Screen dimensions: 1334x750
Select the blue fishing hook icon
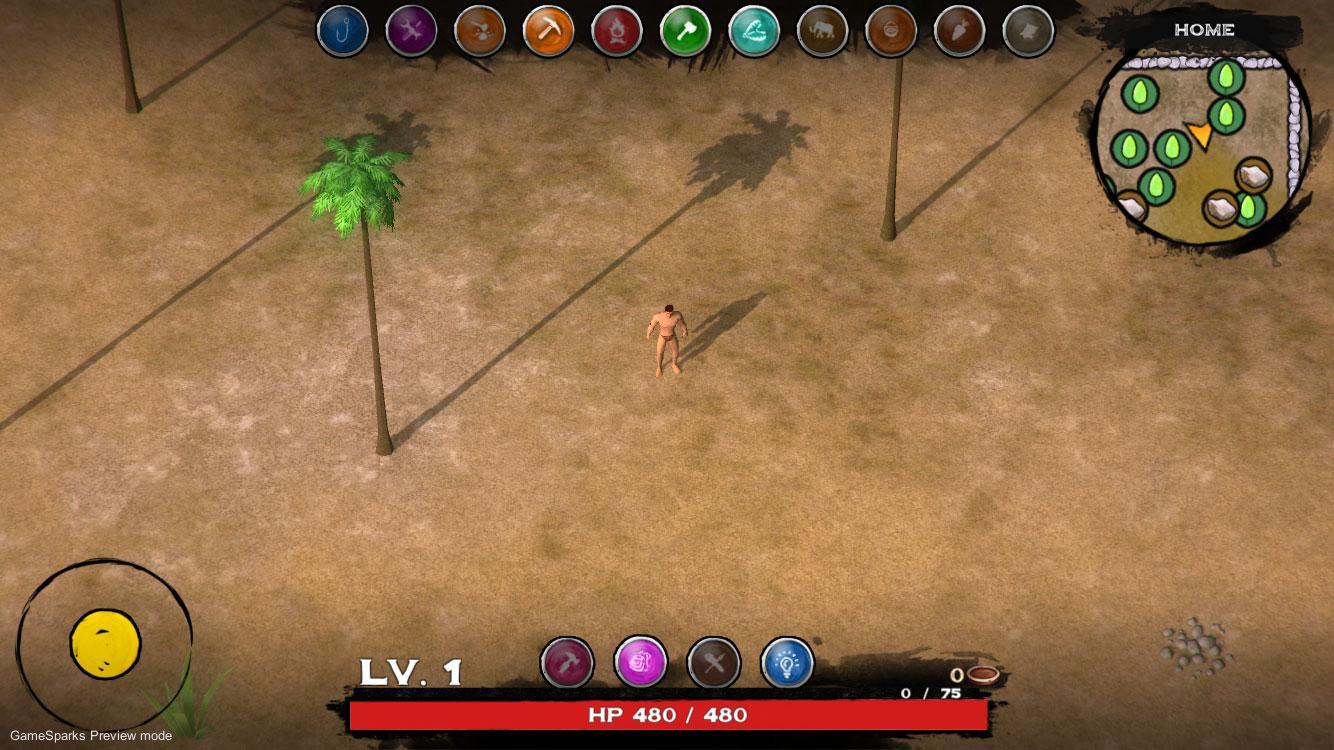coord(342,31)
